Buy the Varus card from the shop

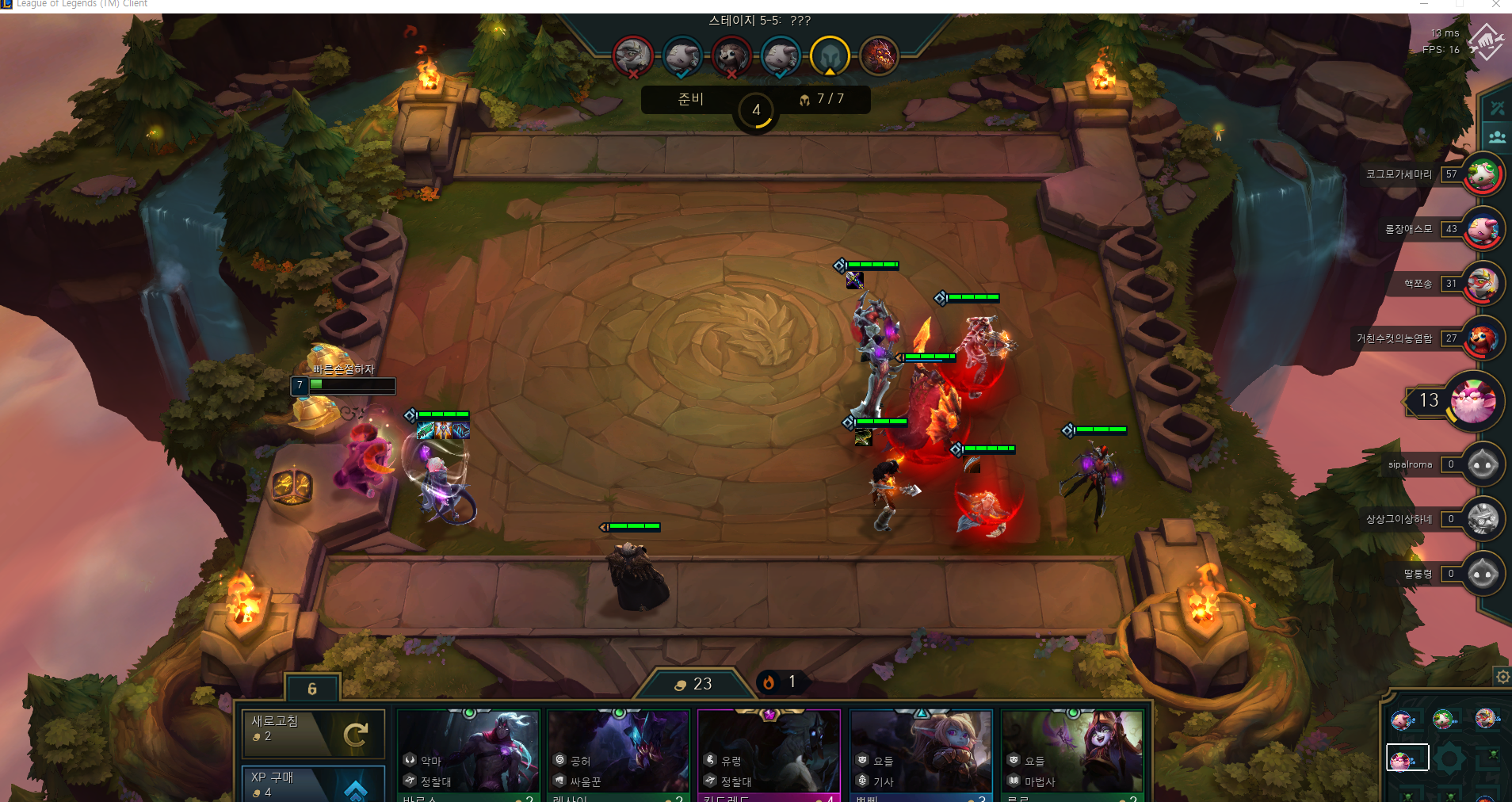pyautogui.click(x=468, y=754)
